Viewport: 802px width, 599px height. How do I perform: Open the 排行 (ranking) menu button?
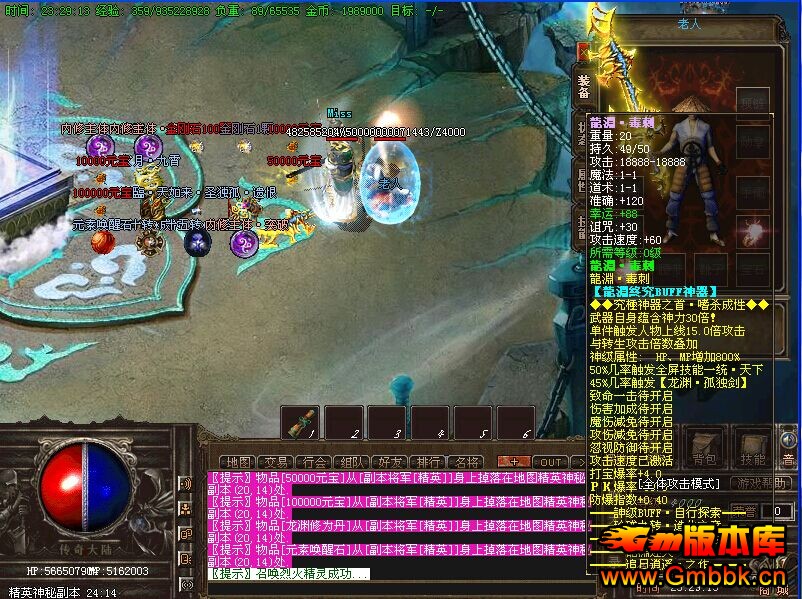(x=428, y=462)
